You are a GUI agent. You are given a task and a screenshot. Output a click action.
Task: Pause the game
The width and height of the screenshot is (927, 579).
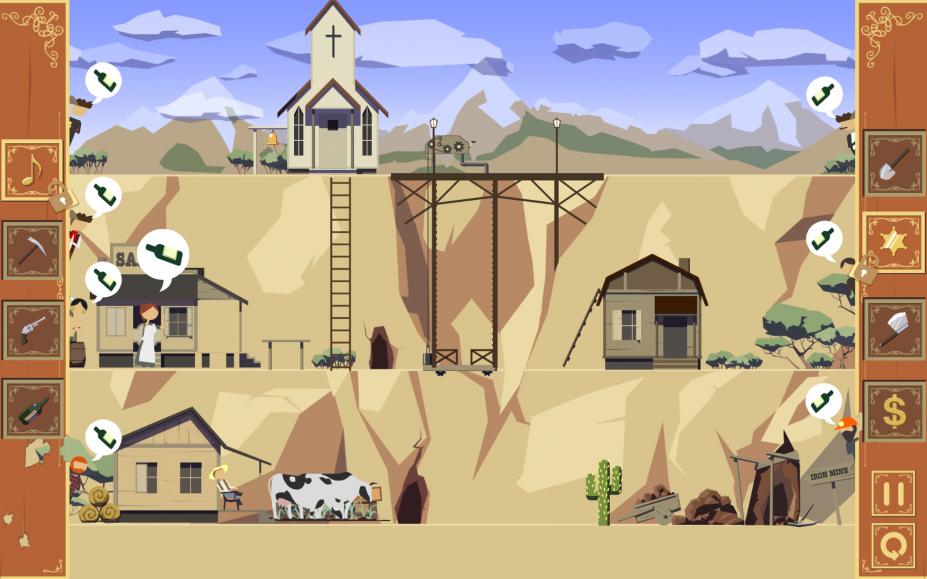coord(893,494)
